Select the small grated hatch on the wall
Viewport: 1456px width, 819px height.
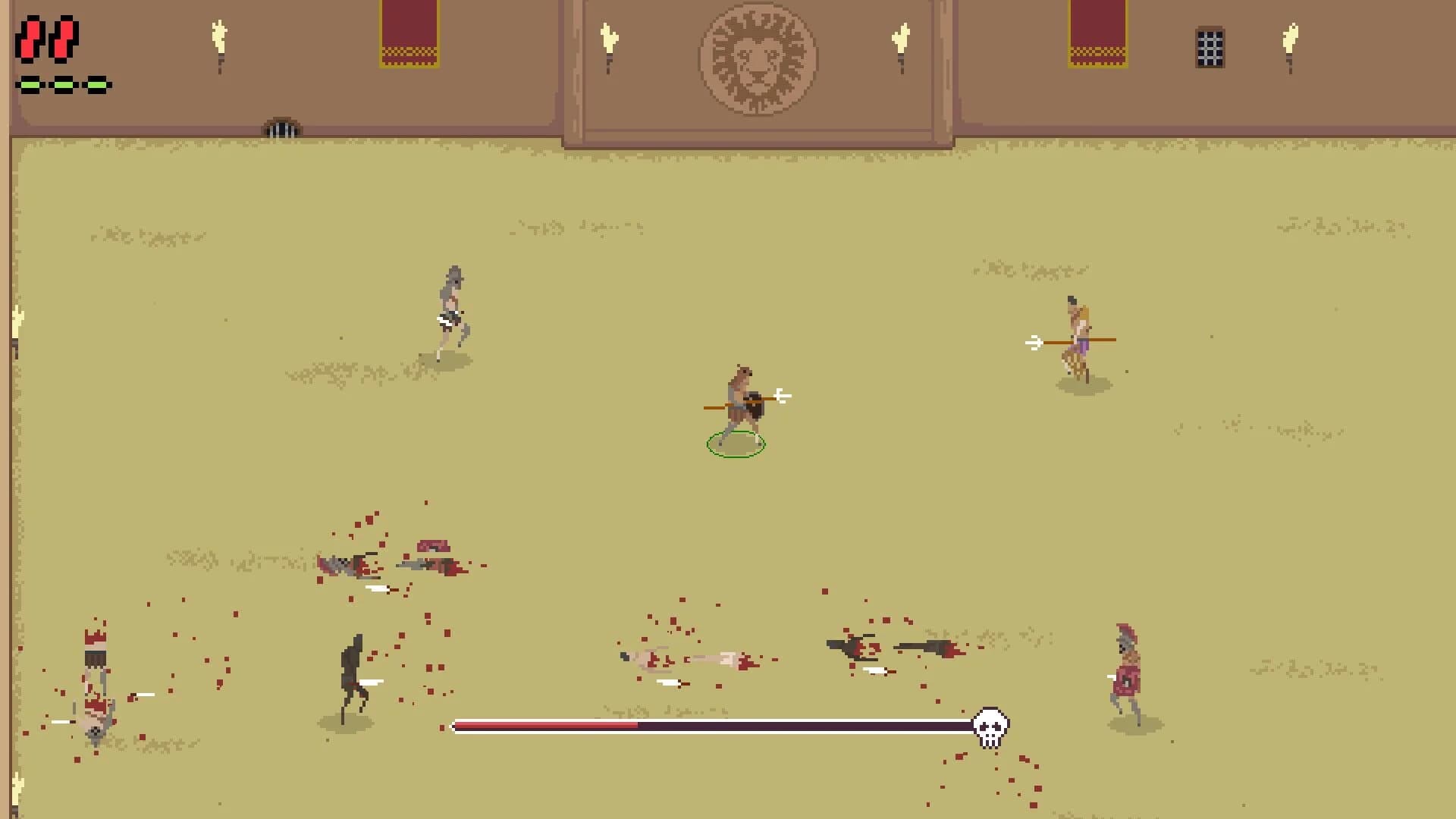(281, 125)
